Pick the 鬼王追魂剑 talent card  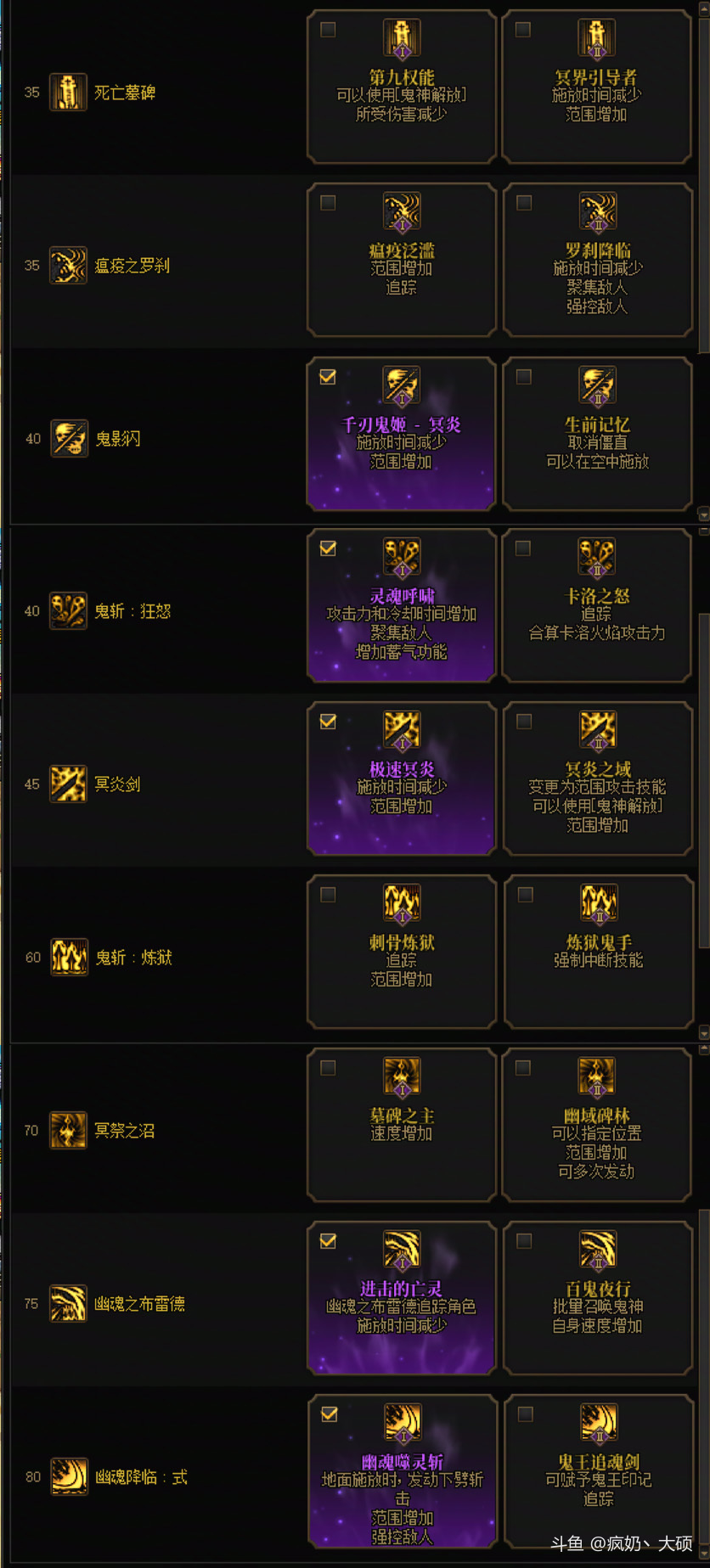[x=598, y=1471]
